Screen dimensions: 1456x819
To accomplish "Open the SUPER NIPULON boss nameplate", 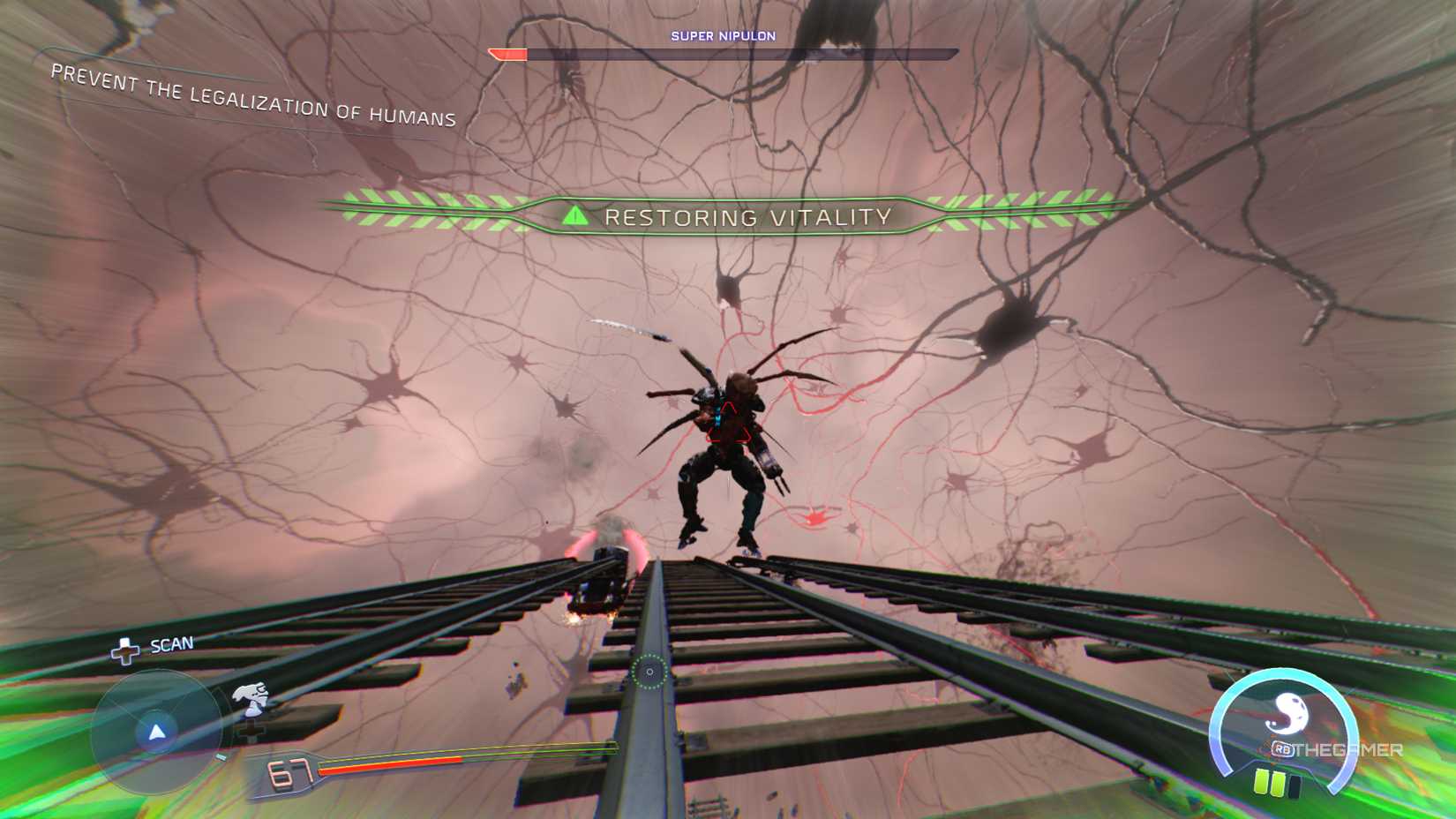I will [724, 36].
